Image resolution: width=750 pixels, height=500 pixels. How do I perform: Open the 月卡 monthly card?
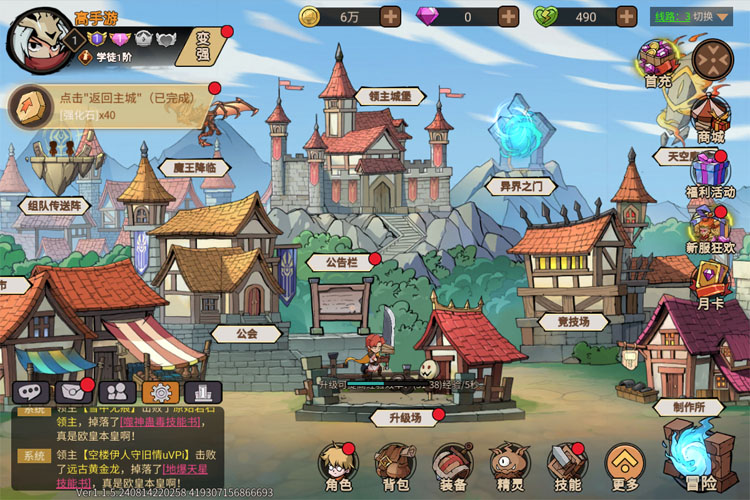pyautogui.click(x=710, y=283)
